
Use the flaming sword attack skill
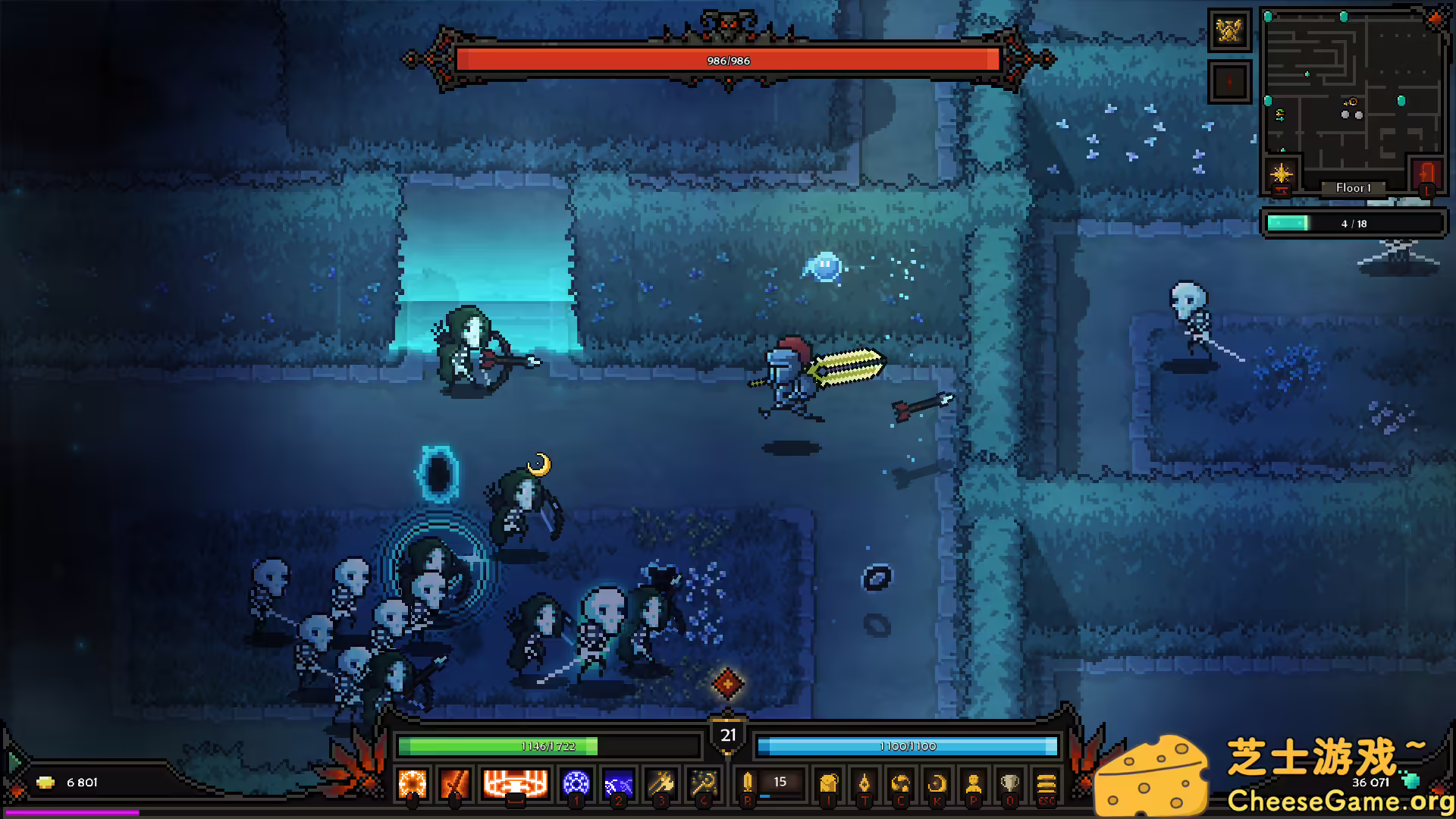455,783
